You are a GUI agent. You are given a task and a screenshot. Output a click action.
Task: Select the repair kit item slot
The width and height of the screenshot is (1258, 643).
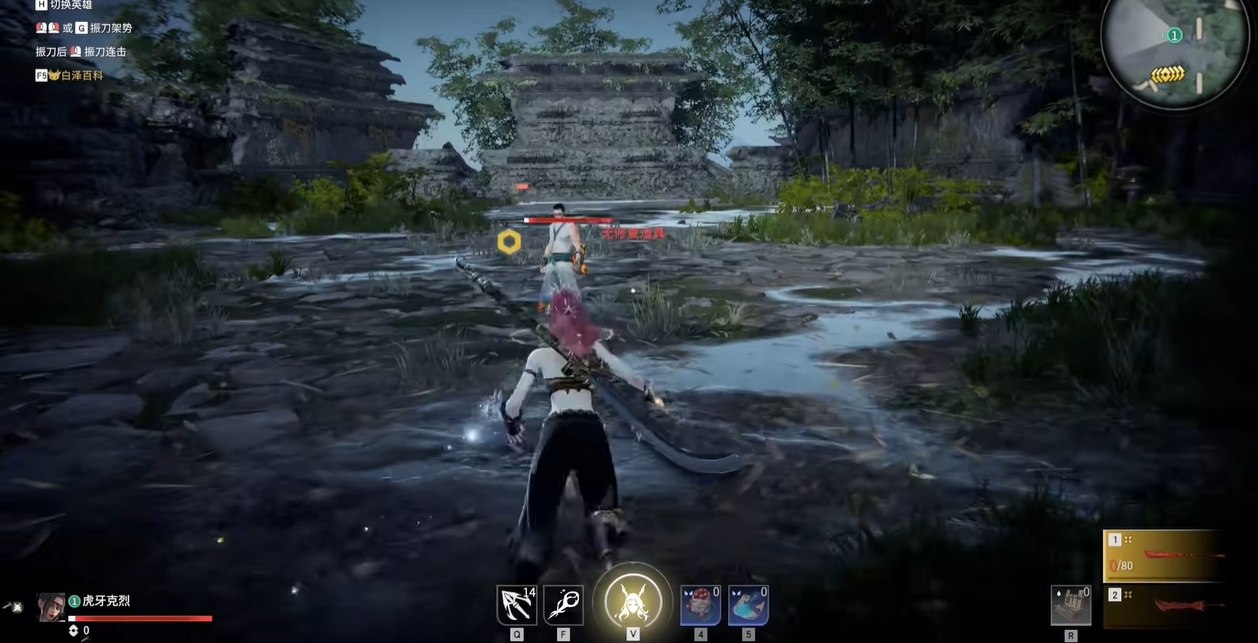(x=1071, y=606)
